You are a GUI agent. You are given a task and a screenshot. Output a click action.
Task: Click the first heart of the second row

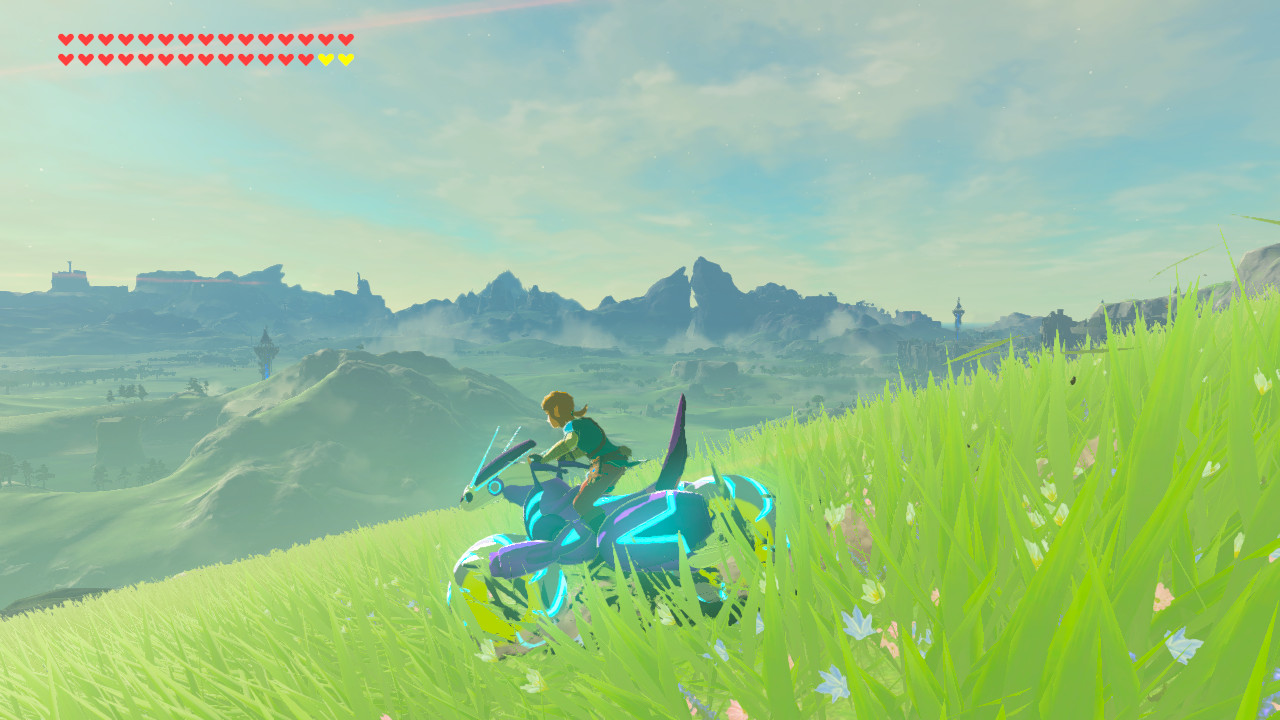coord(66,58)
